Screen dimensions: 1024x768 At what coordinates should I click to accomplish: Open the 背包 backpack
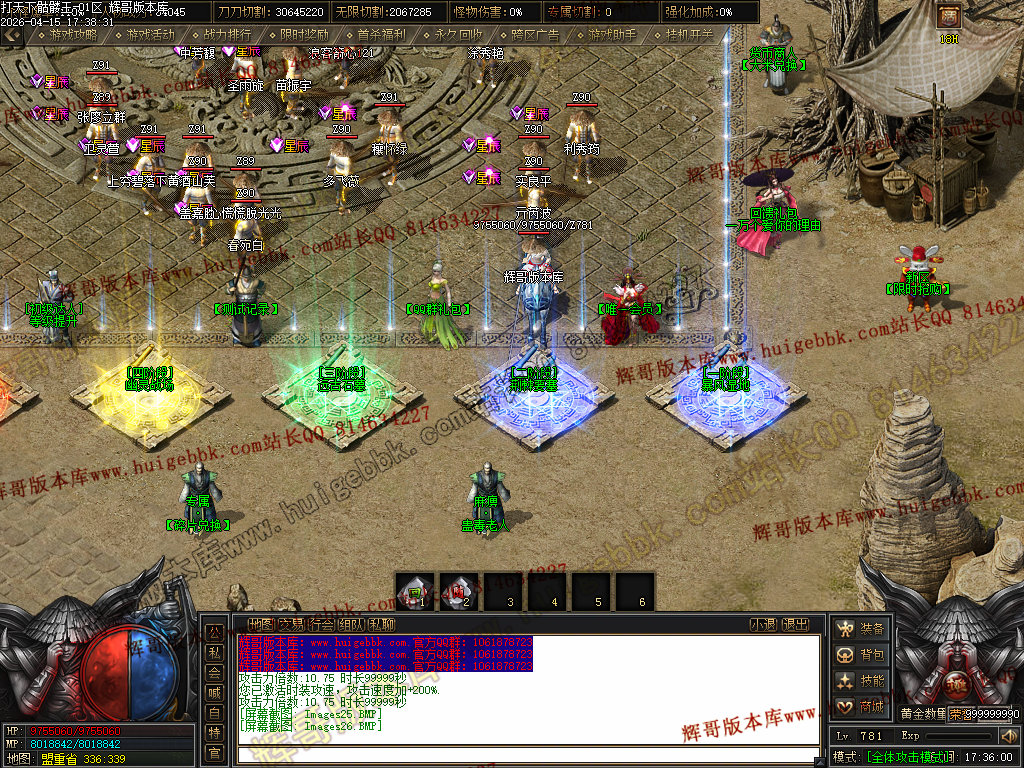tap(862, 655)
